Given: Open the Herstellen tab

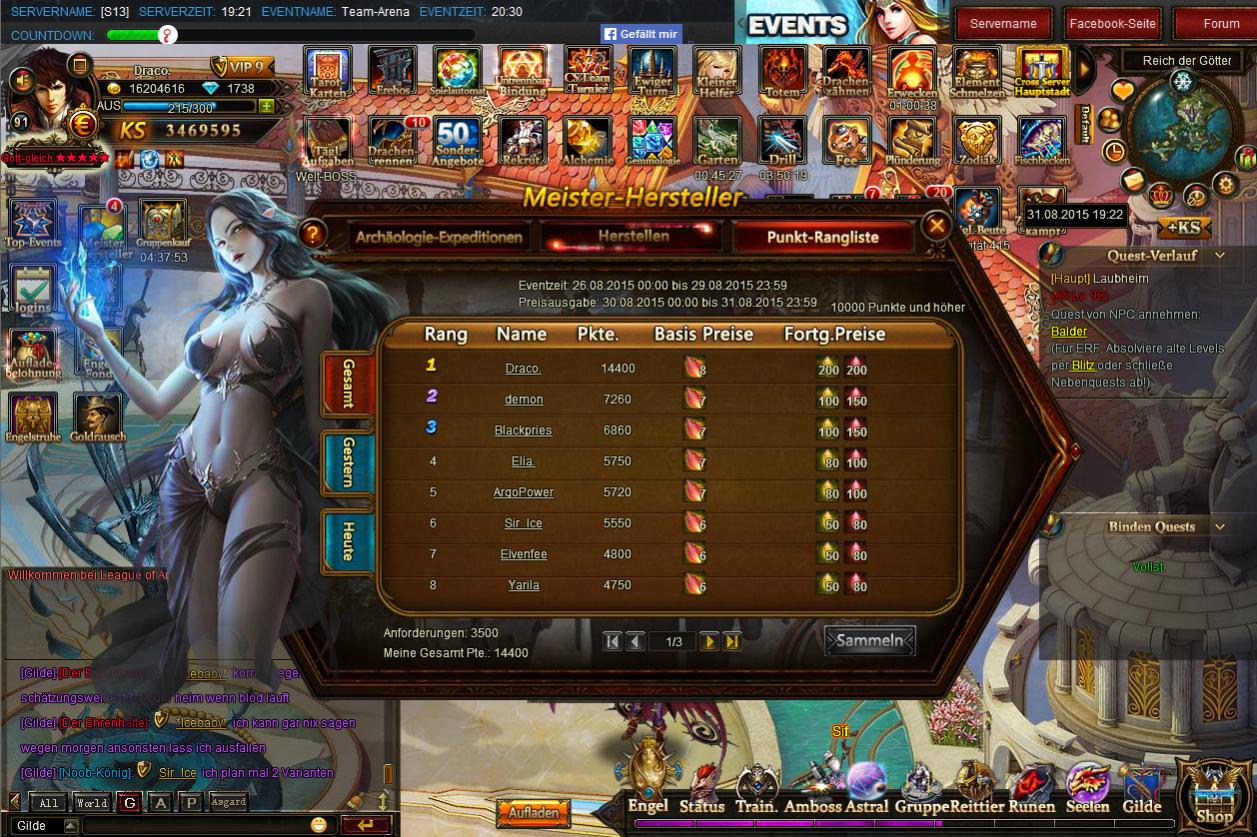Looking at the screenshot, I should 633,236.
